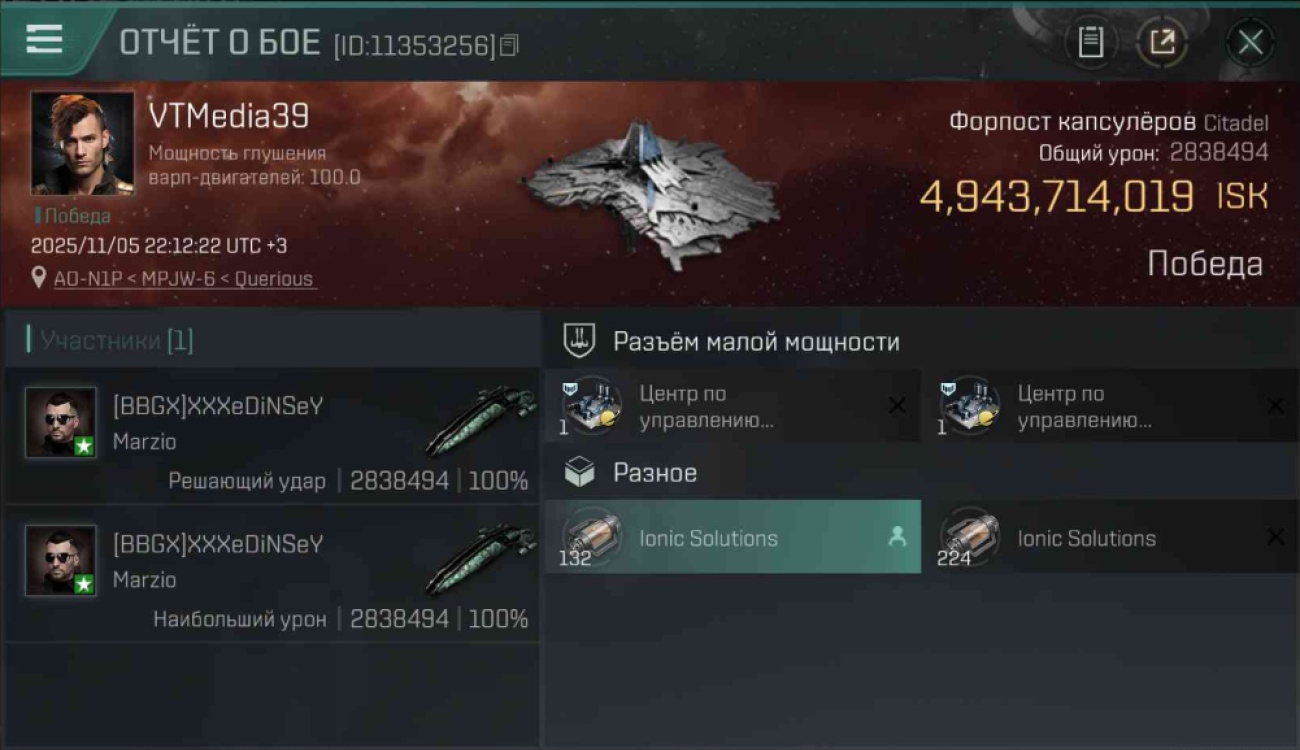Click the 100% damage value on Решающий удар row

pyautogui.click(x=501, y=481)
